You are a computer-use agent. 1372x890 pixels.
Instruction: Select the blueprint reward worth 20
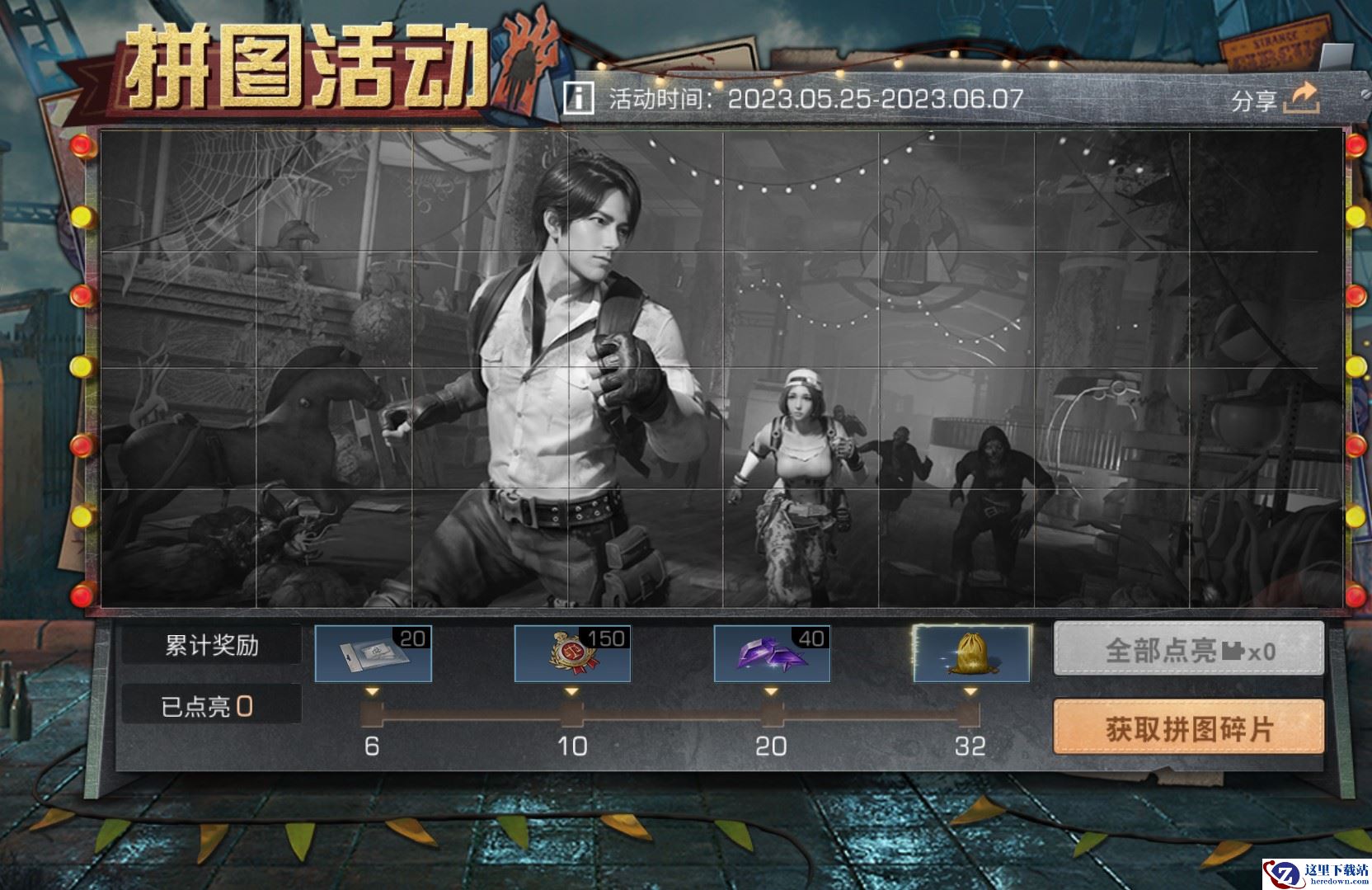click(x=373, y=652)
